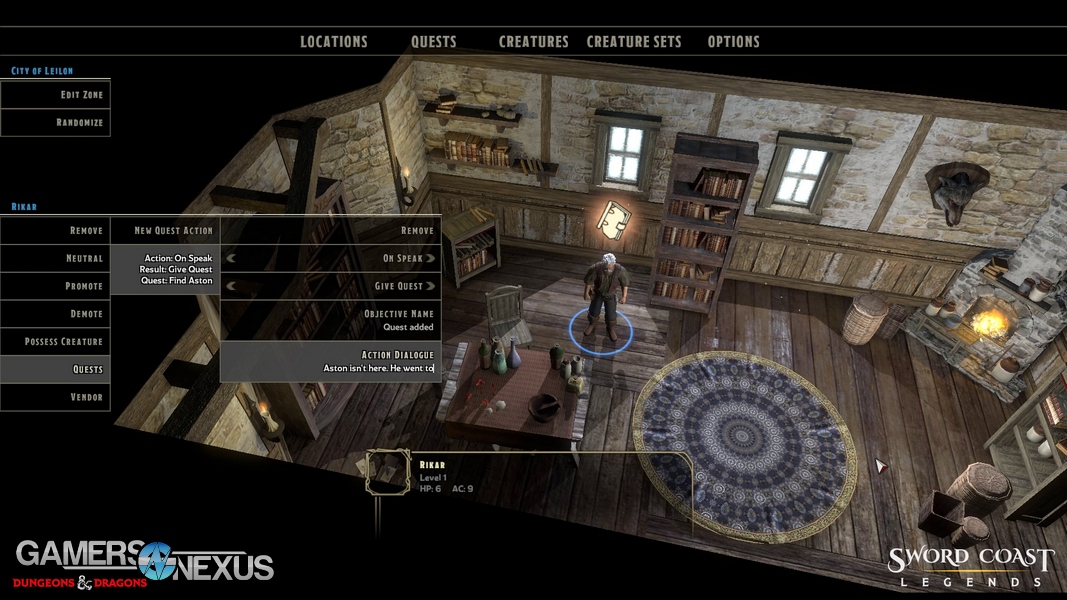Image resolution: width=1067 pixels, height=600 pixels.
Task: Open the Creatures menu
Action: [x=533, y=42]
